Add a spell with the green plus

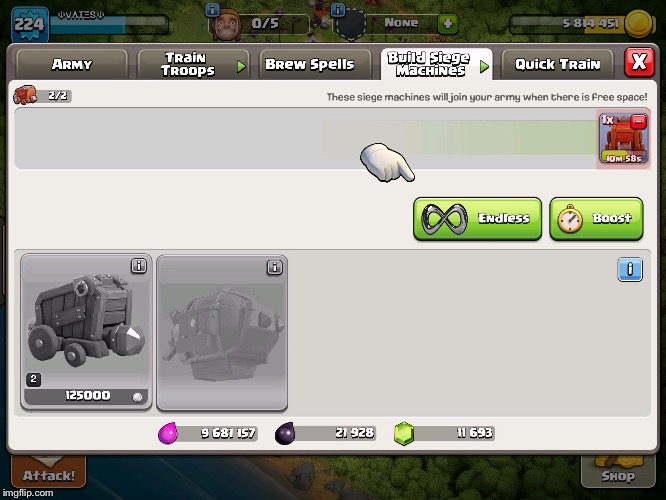pyautogui.click(x=448, y=22)
